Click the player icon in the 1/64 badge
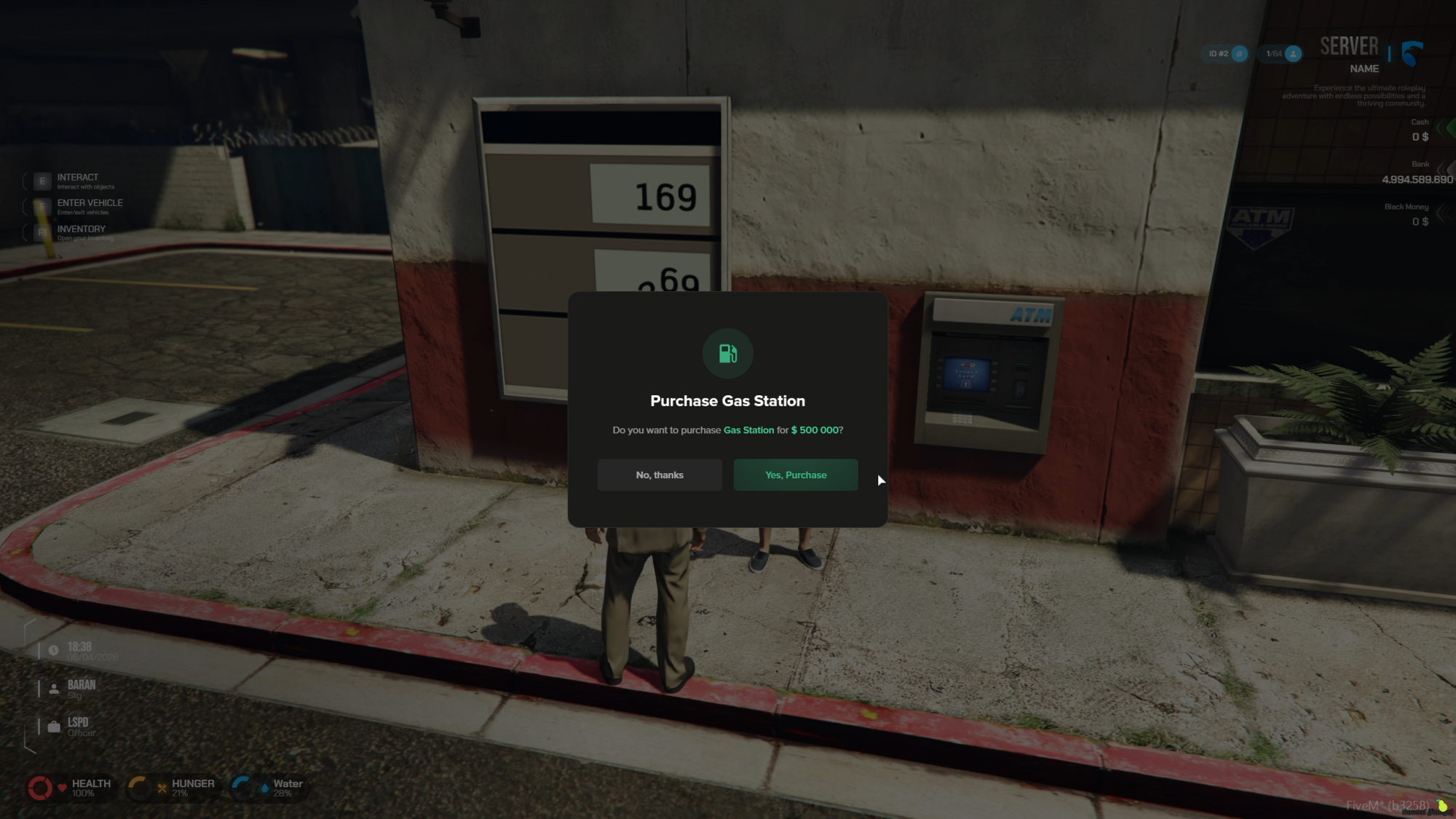The width and height of the screenshot is (1456, 819). tap(1293, 54)
